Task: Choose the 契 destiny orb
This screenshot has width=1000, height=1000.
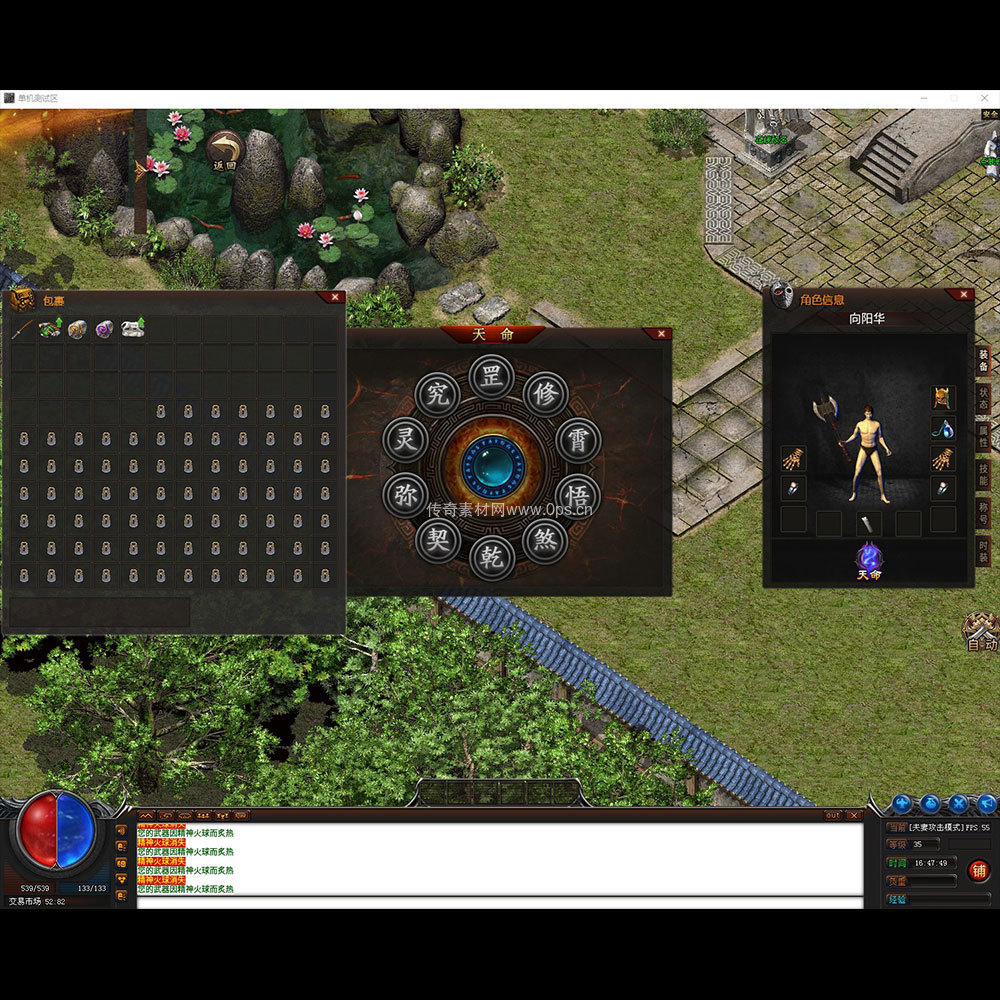Action: click(438, 541)
